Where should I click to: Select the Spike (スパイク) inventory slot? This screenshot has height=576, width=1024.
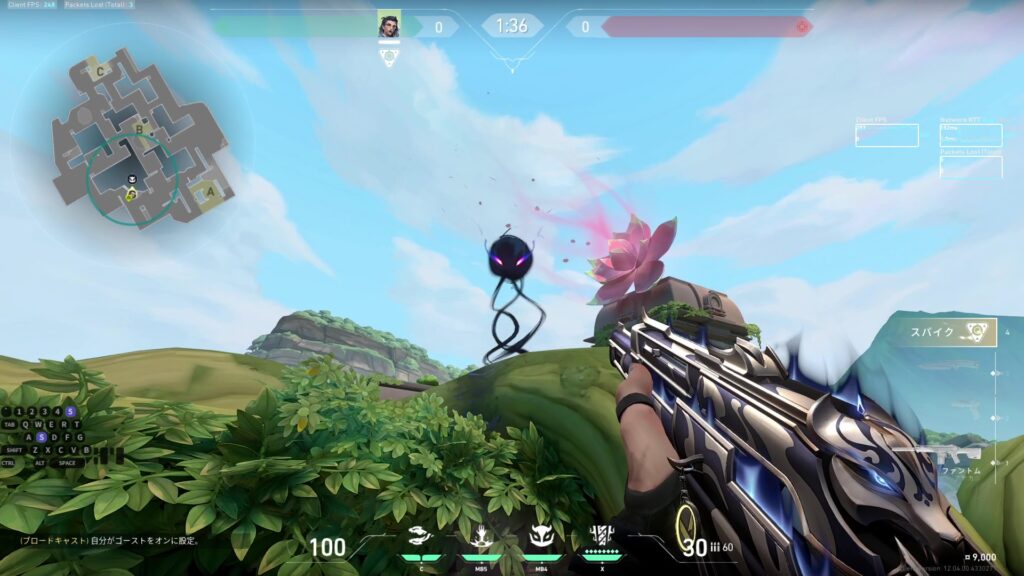(x=945, y=332)
